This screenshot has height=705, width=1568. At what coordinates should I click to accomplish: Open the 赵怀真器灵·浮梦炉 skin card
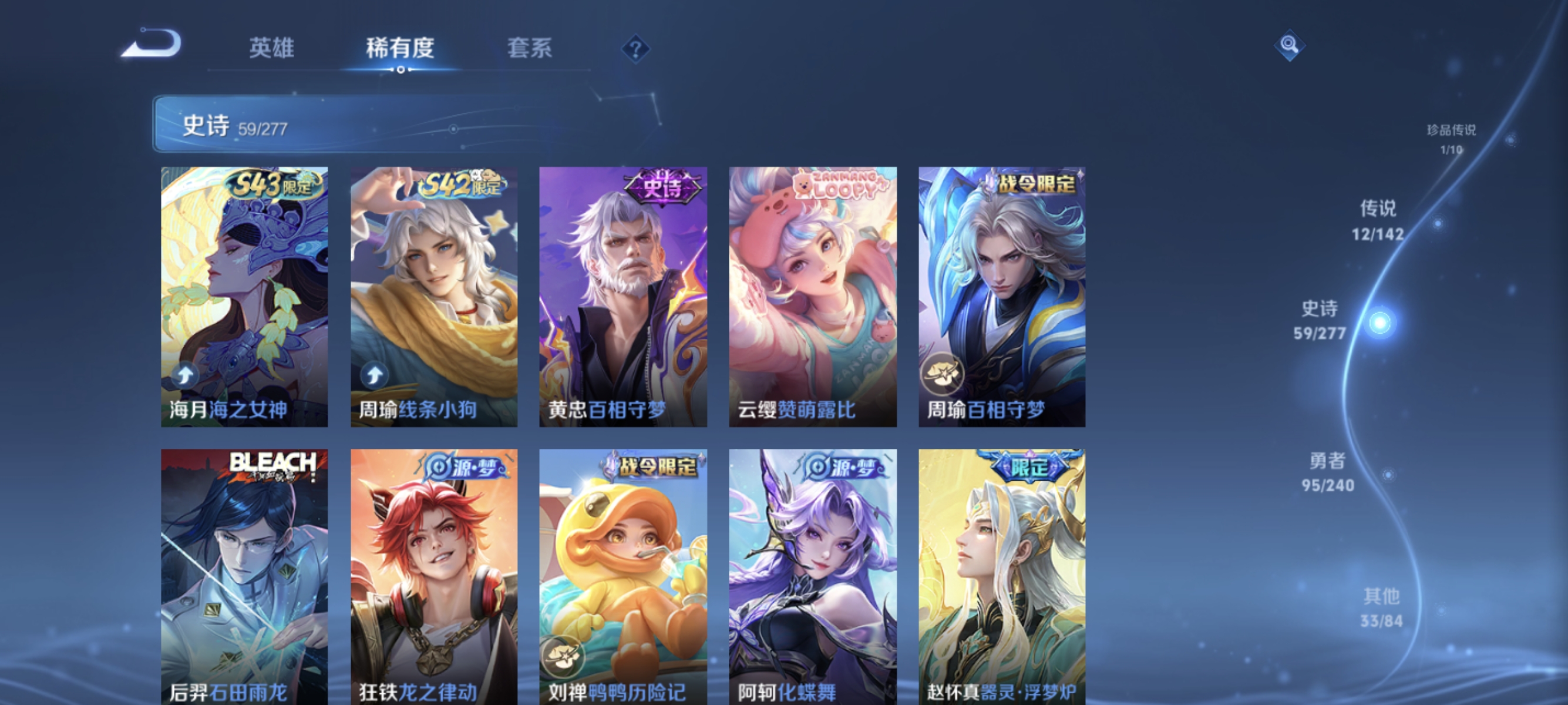(1001, 572)
